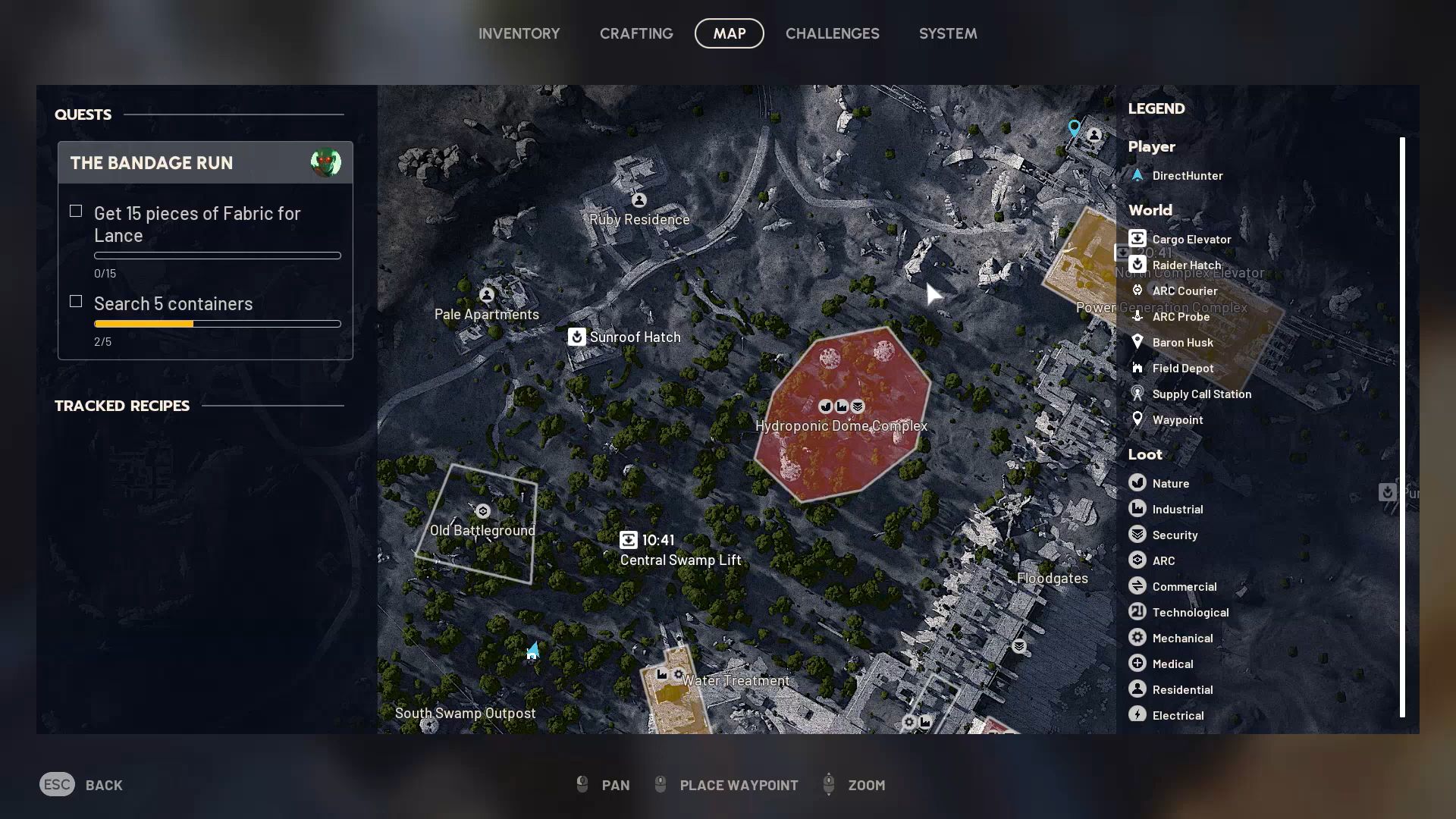Open the Challenges tab
This screenshot has height=819, width=1456.
pos(833,33)
